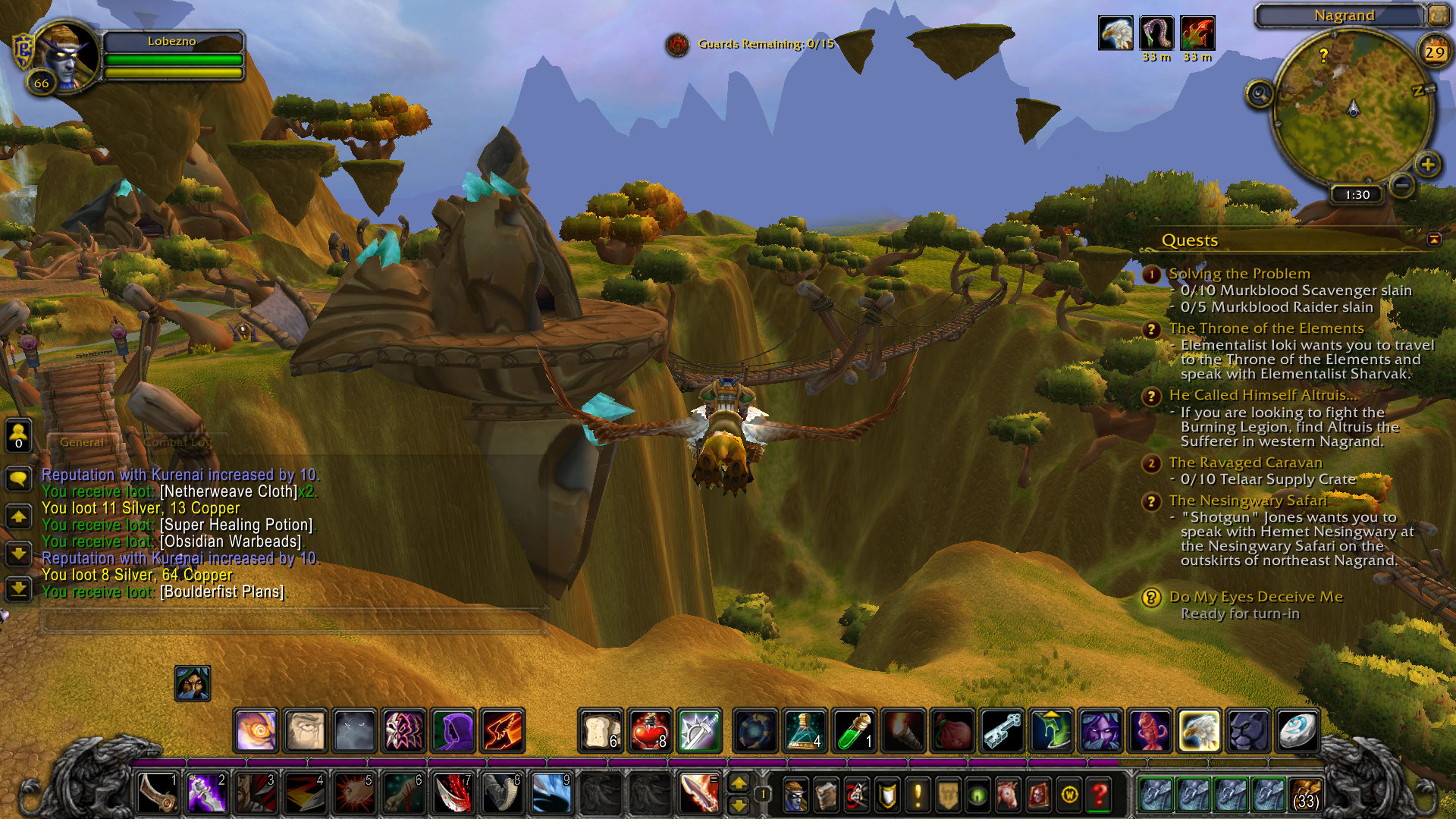1456x819 pixels.
Task: Open The Ravaged Caravan quest entry
Action: 1245,463
